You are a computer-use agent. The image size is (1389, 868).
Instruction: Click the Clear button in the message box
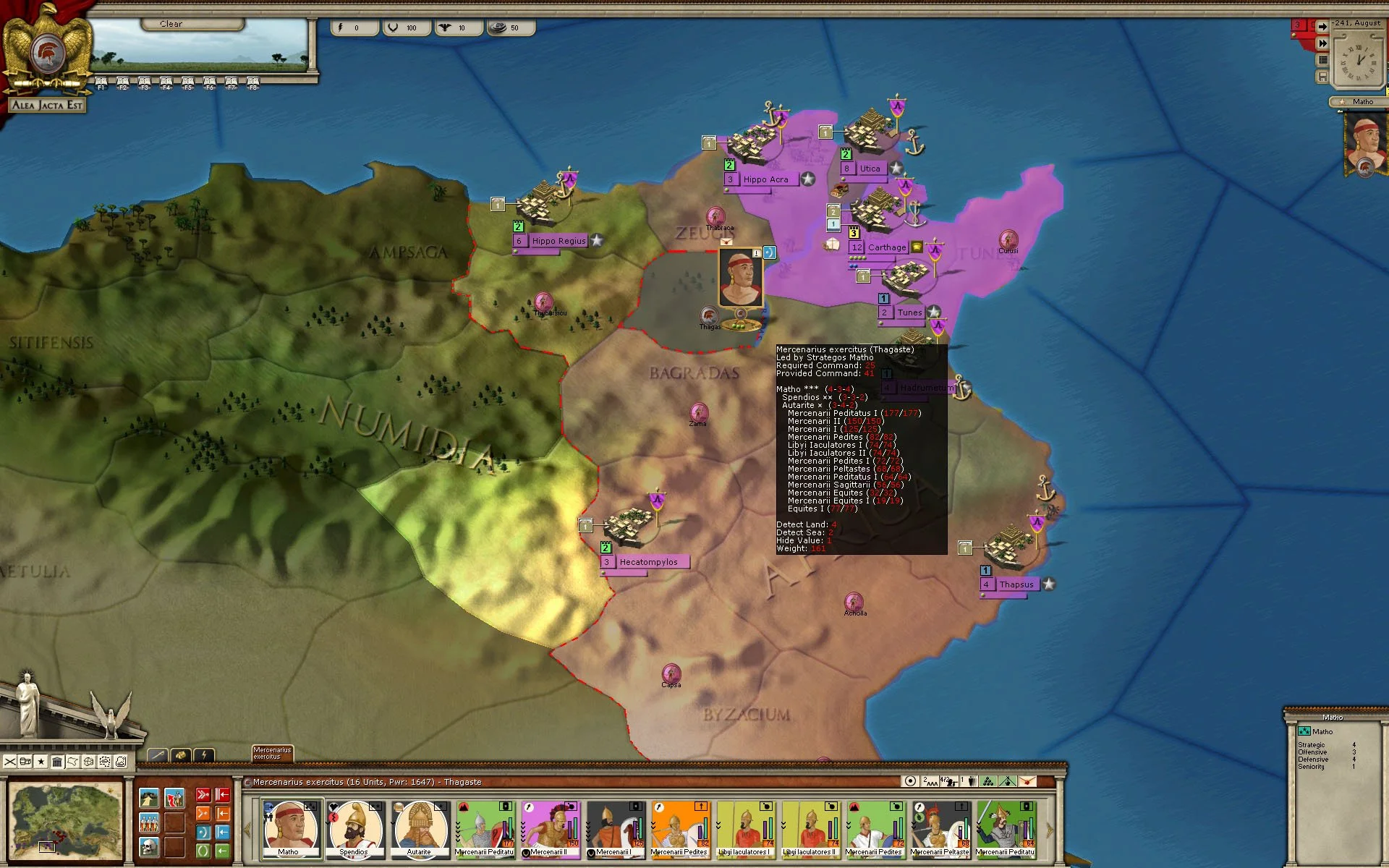(x=171, y=23)
